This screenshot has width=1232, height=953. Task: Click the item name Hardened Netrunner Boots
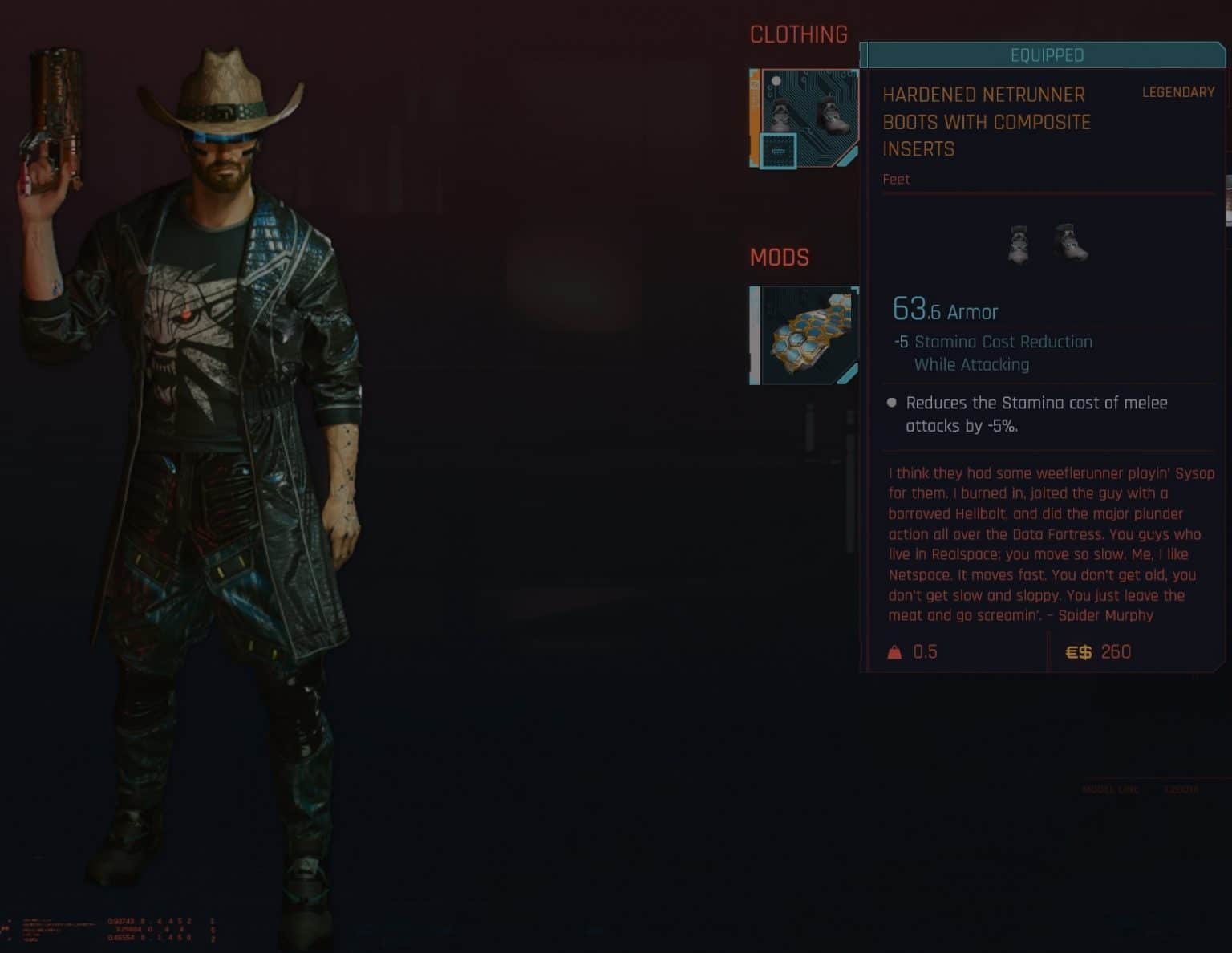(x=987, y=122)
